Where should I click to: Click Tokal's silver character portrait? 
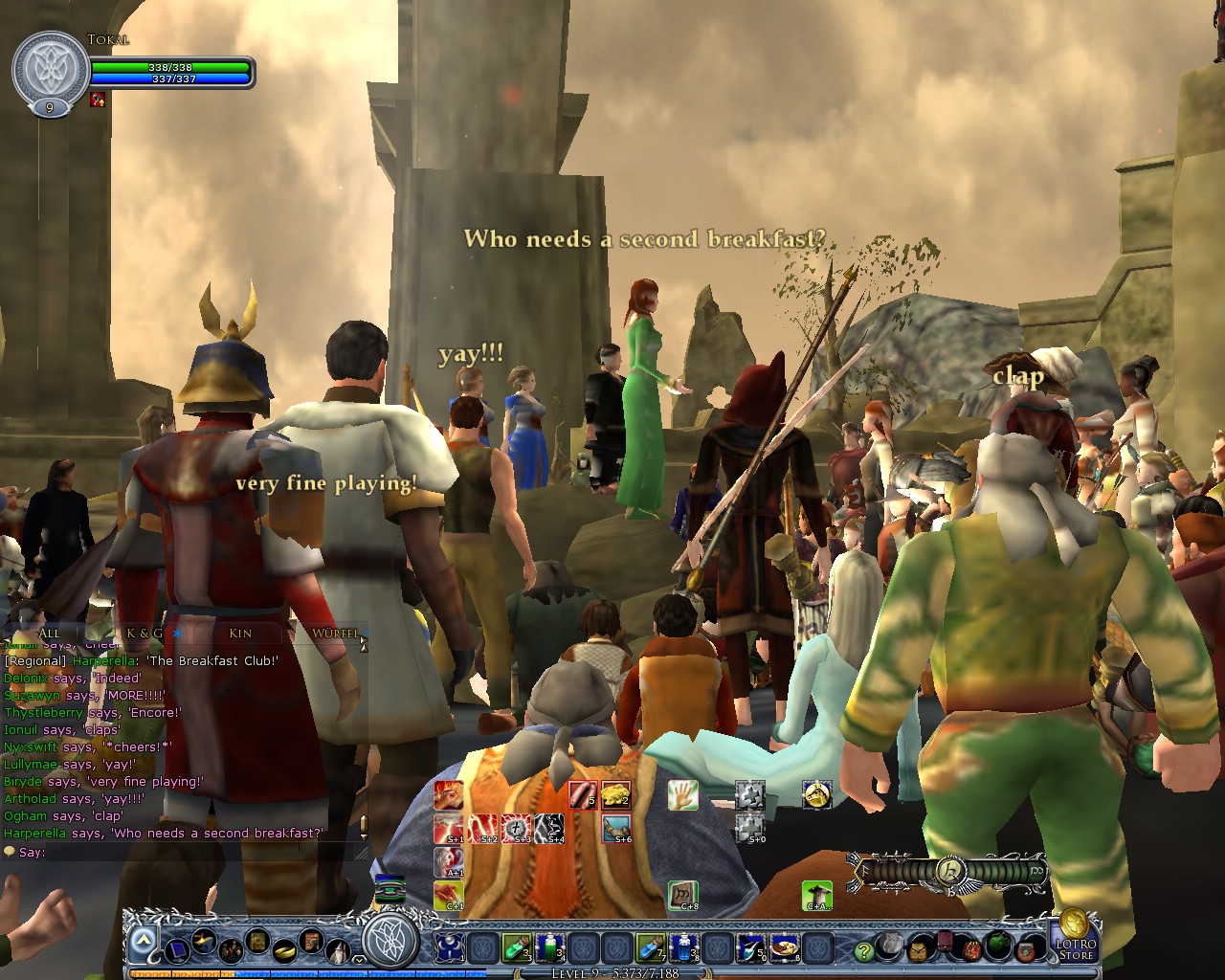coord(50,69)
